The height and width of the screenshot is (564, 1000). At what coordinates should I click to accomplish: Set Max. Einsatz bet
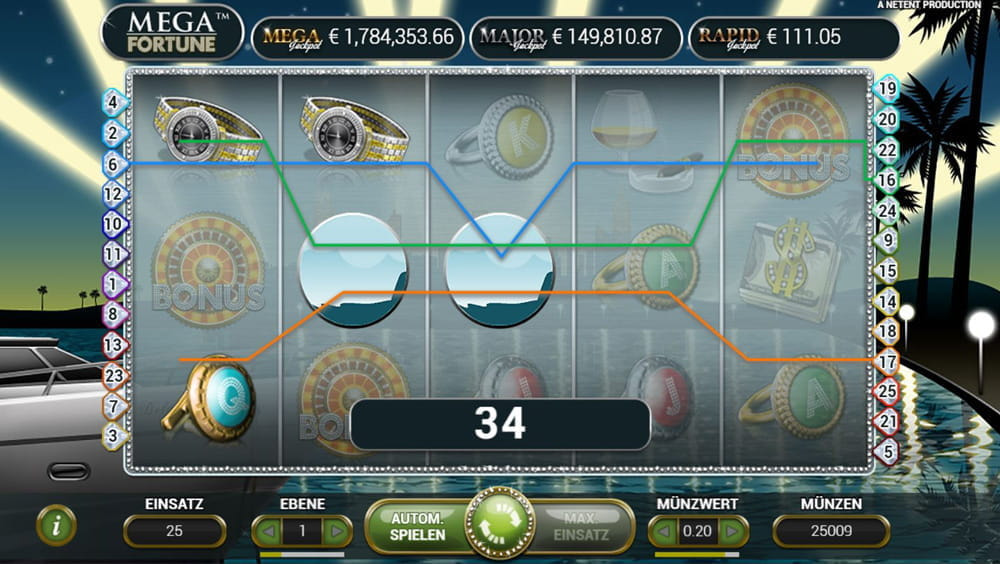click(581, 526)
